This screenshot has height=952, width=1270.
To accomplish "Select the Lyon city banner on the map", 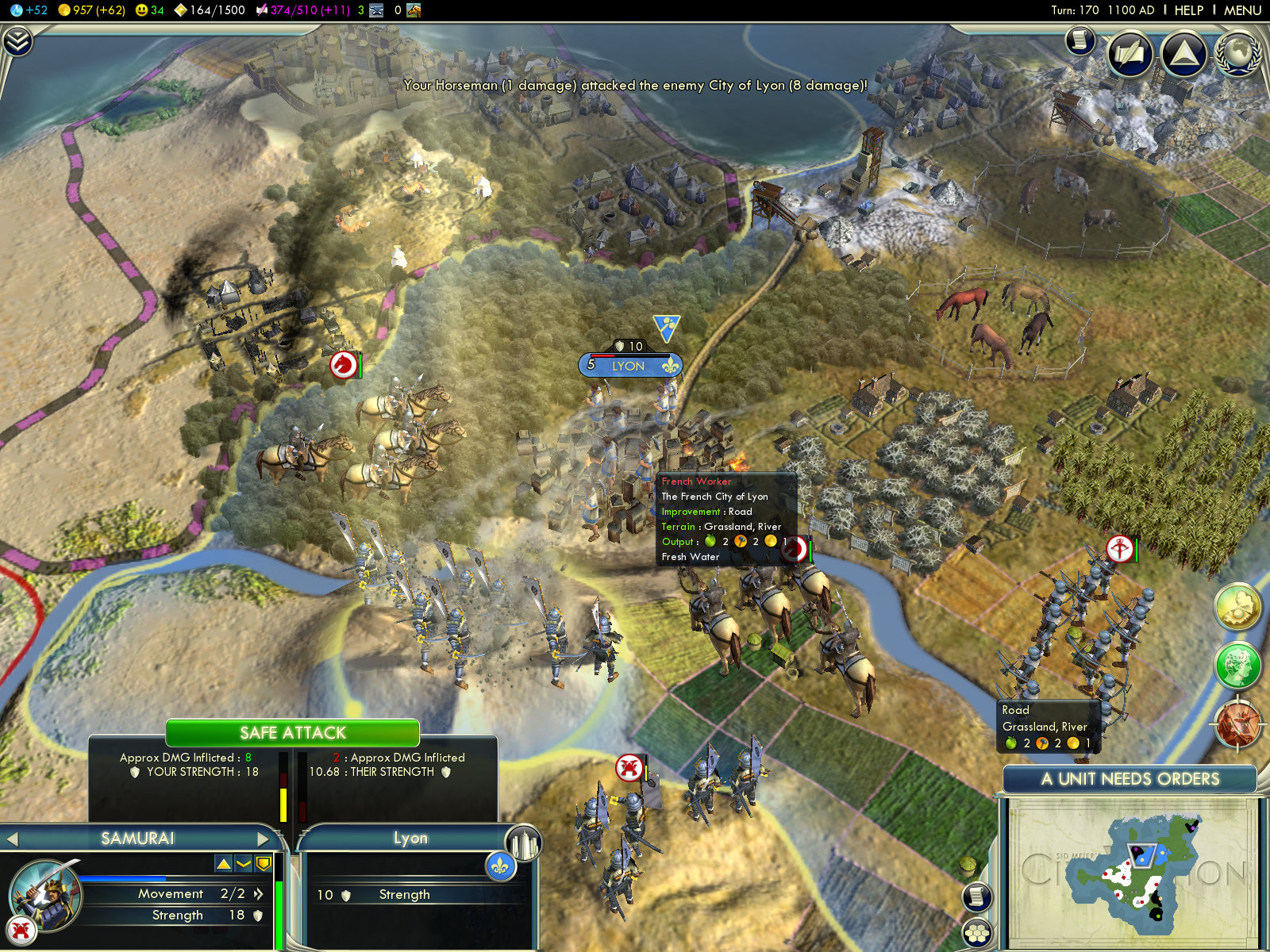I will [x=631, y=365].
